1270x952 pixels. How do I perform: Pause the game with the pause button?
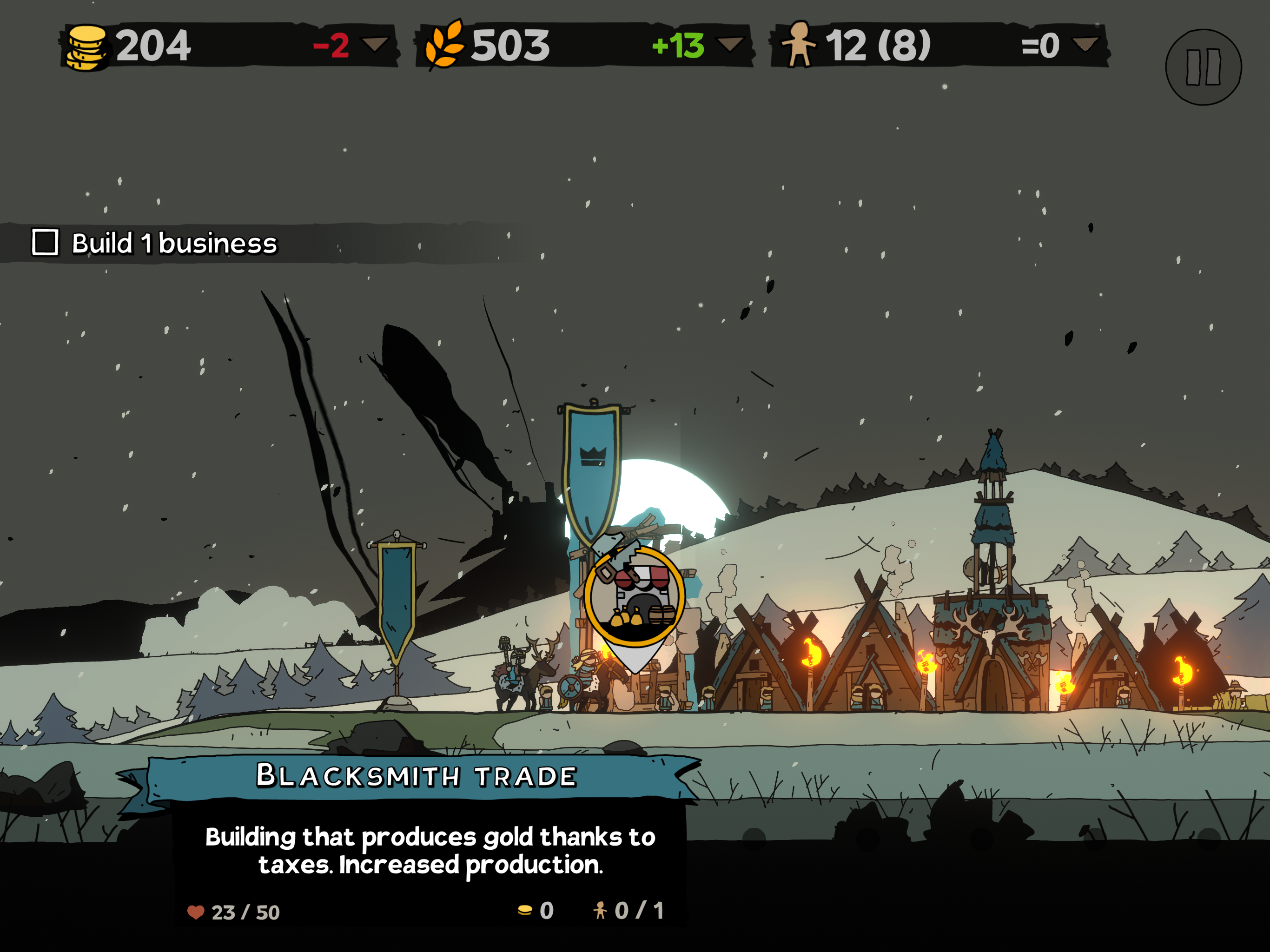[1203, 67]
